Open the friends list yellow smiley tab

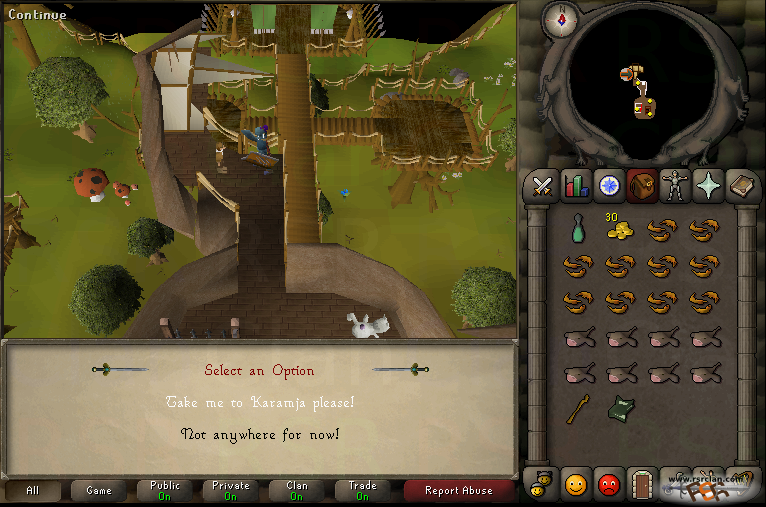pos(575,486)
